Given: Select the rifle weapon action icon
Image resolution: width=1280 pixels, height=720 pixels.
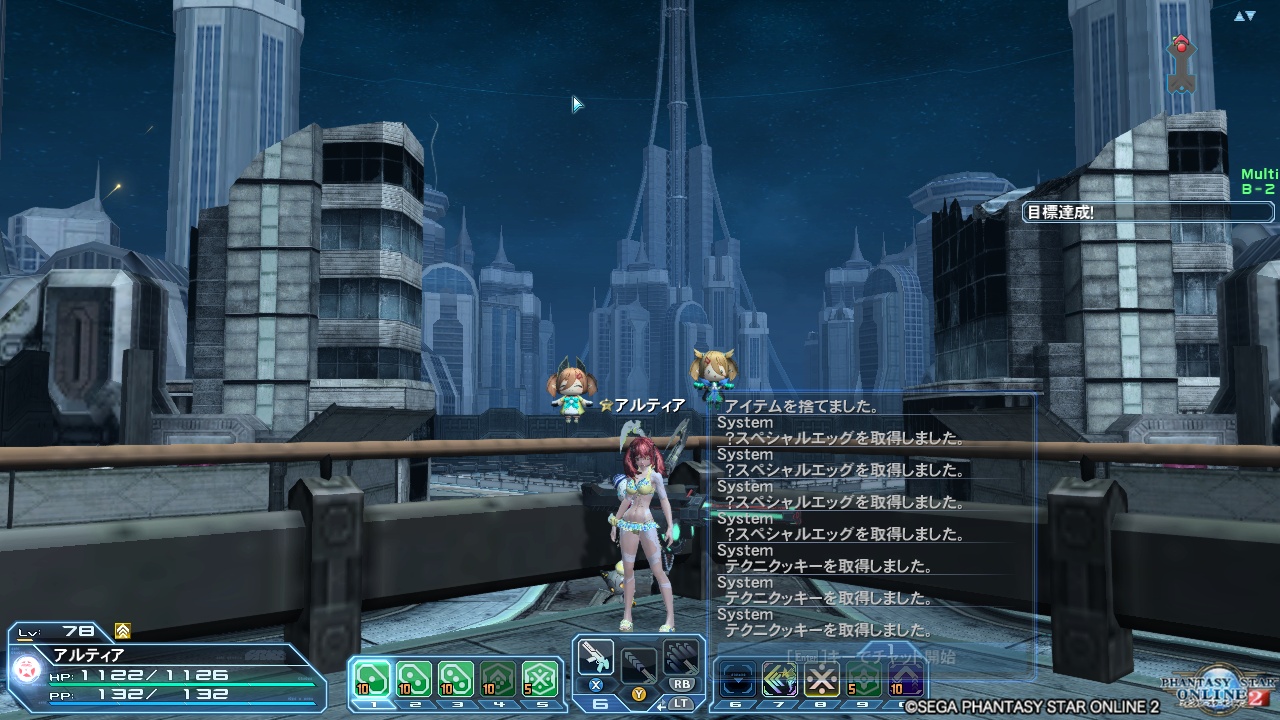Looking at the screenshot, I should click(596, 658).
